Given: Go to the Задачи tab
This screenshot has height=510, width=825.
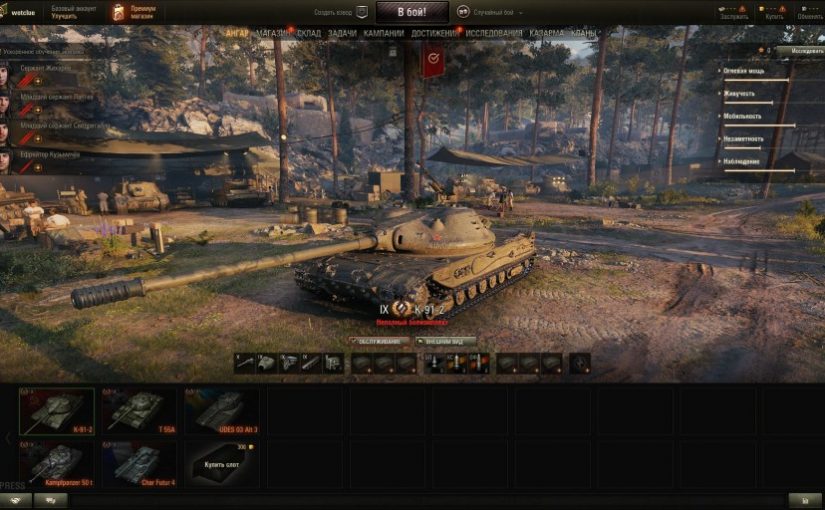Looking at the screenshot, I should 341,33.
